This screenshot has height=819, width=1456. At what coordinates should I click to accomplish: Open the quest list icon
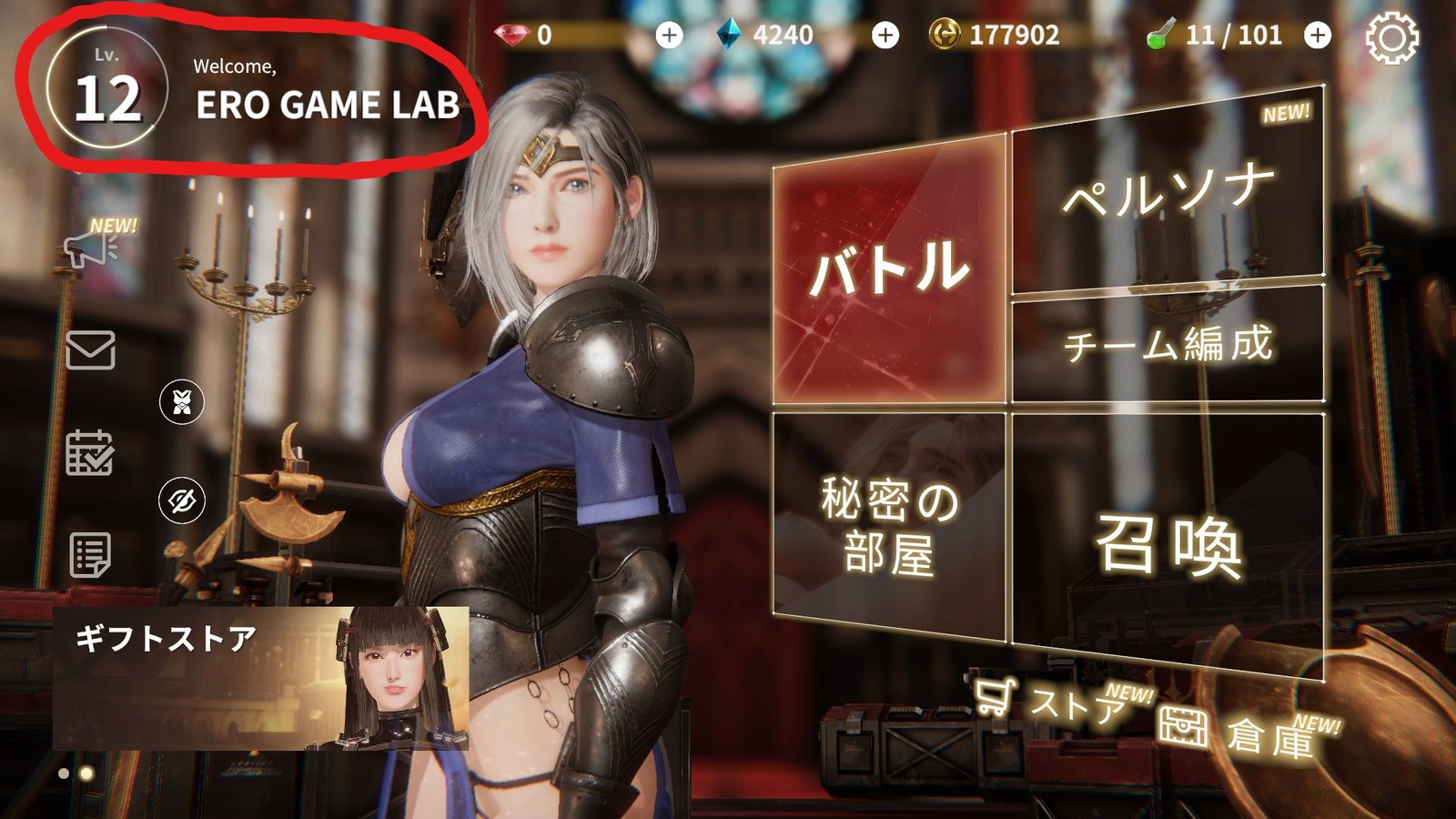pyautogui.click(x=91, y=555)
